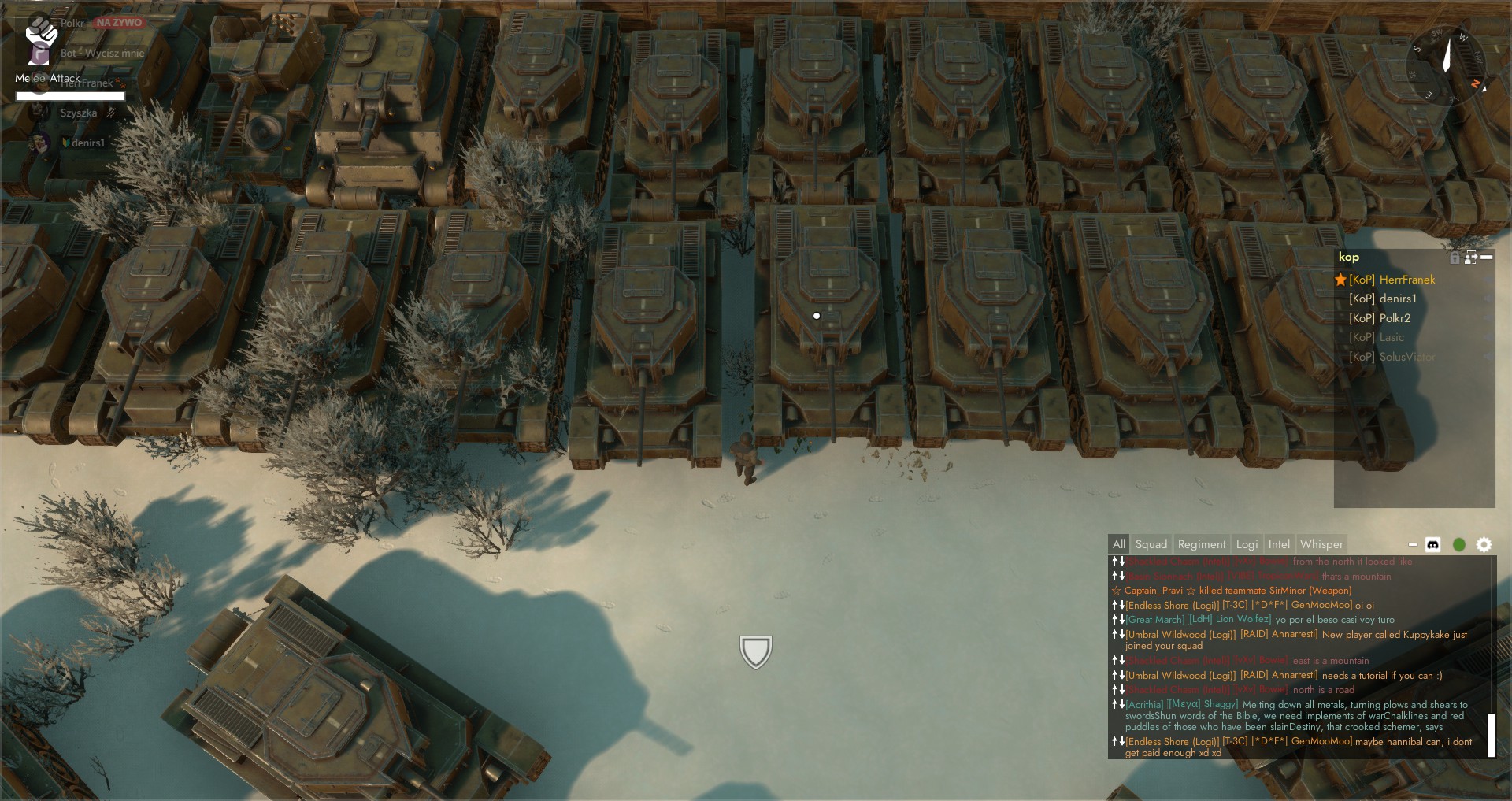Click the lock icon on the kop squad panel
The image size is (1512, 801).
[x=1455, y=258]
